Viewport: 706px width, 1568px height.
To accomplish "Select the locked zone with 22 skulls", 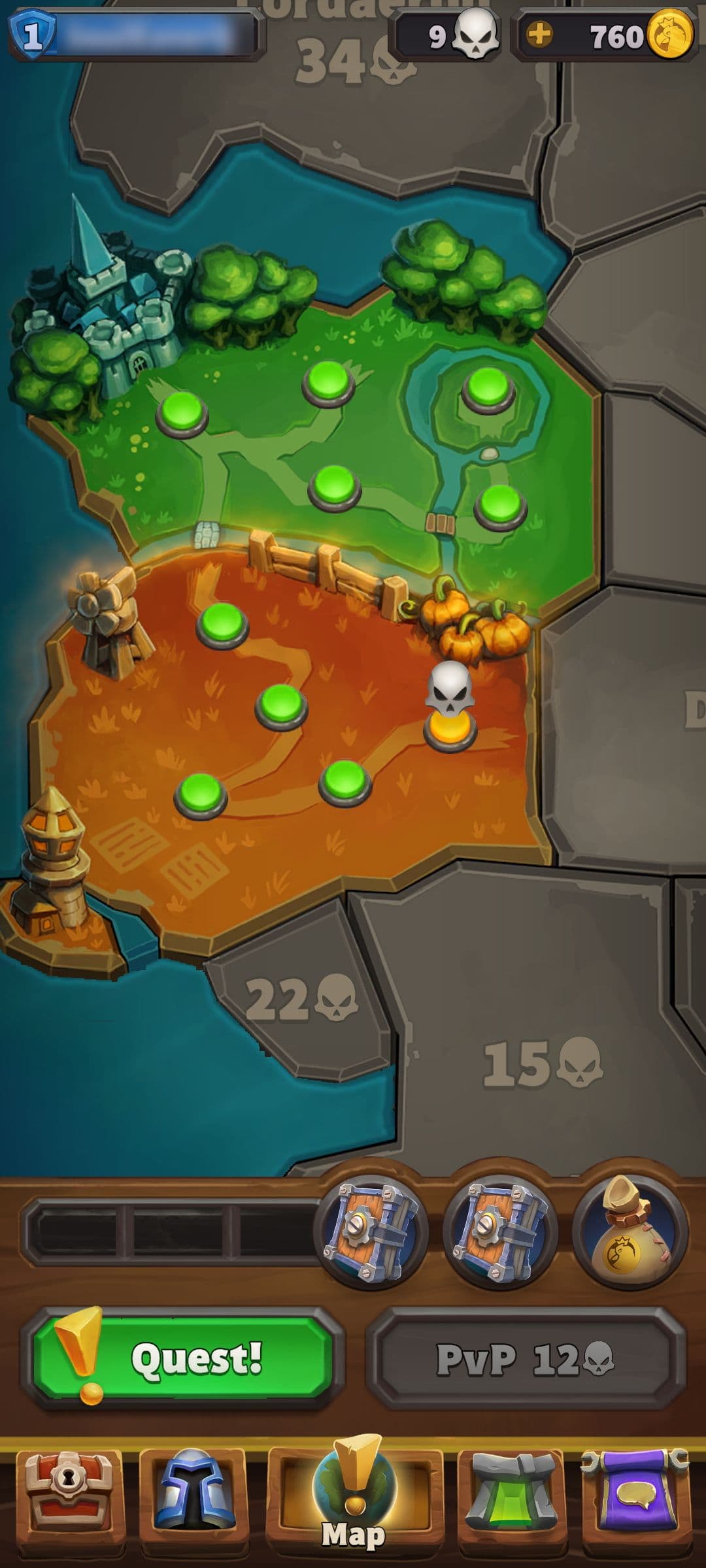I will coord(301,1000).
